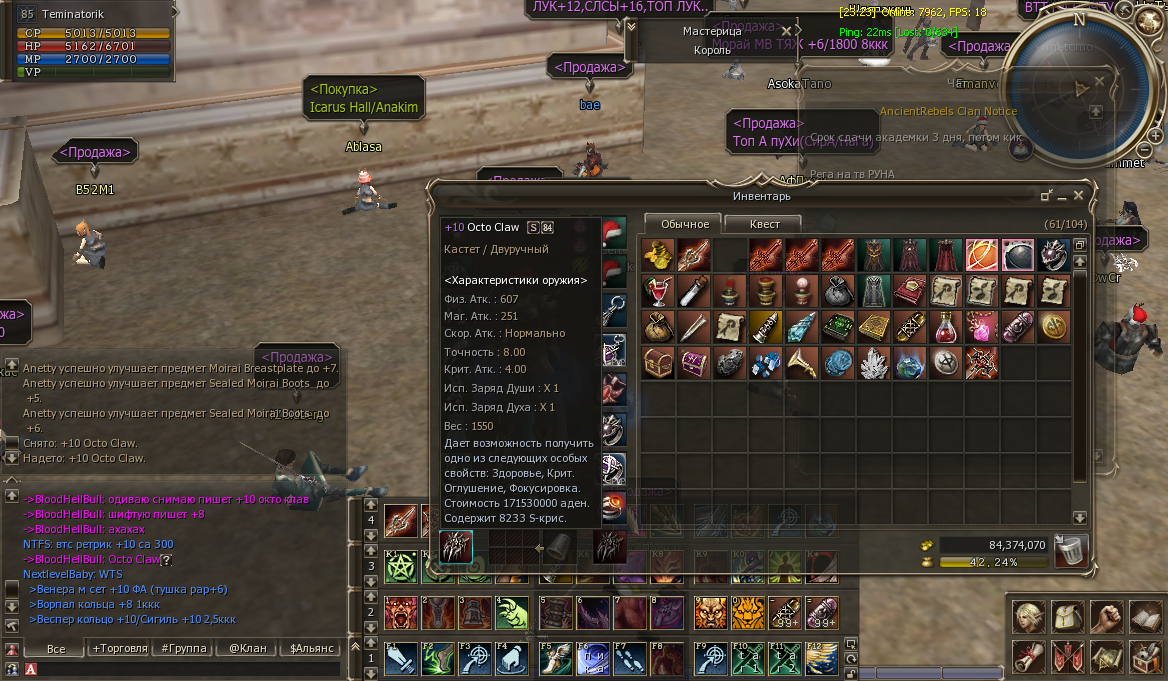Switch chat to the @Клан tab
The height and width of the screenshot is (681, 1168).
pyautogui.click(x=247, y=648)
